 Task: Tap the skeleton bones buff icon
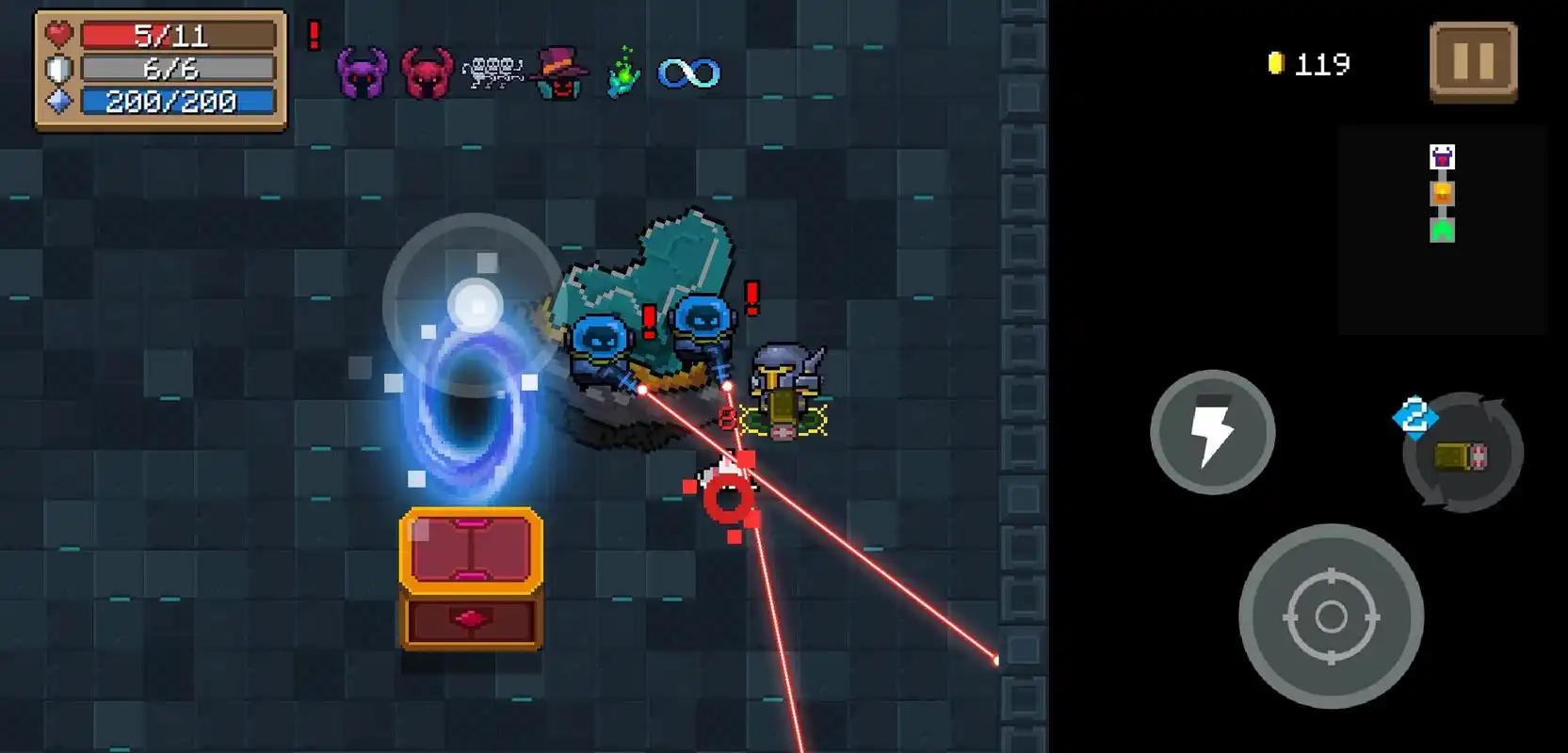[x=493, y=72]
